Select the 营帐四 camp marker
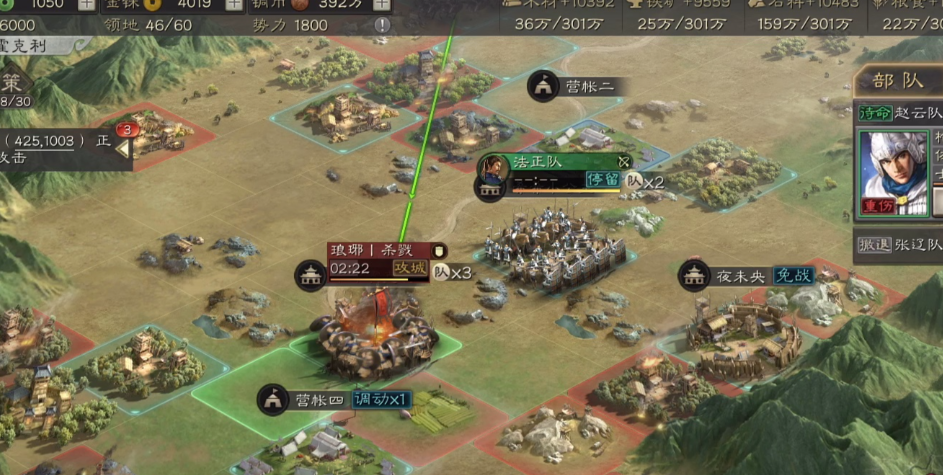The height and width of the screenshot is (475, 943). point(272,399)
